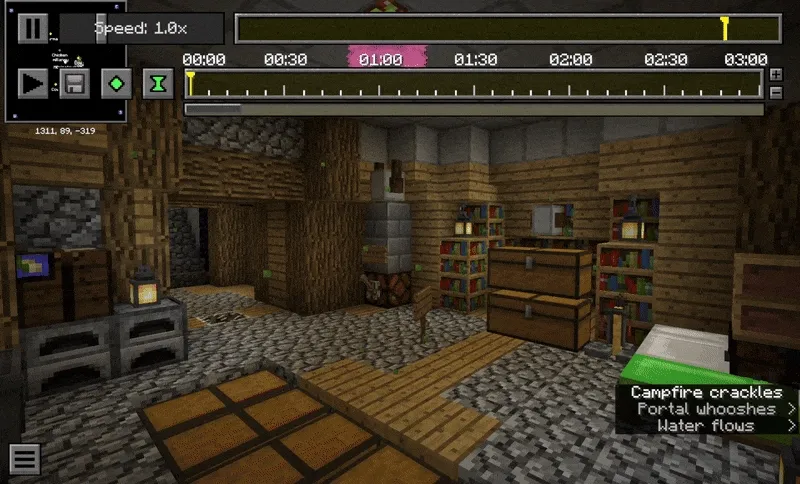This screenshot has width=800, height=484.
Task: Add a time keyframe with hourglass button
Action: [158, 83]
